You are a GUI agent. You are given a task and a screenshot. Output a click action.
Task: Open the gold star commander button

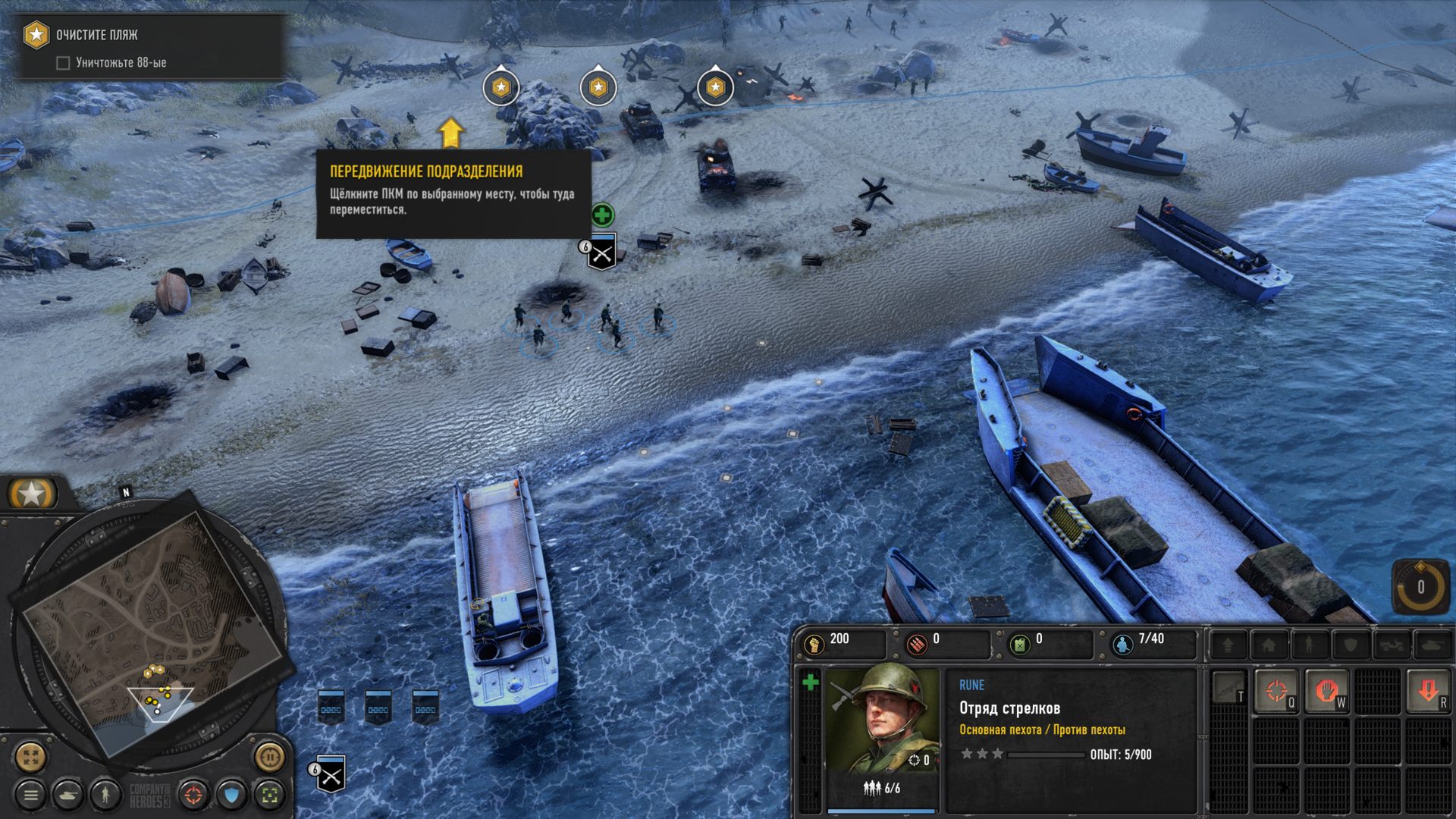32,494
